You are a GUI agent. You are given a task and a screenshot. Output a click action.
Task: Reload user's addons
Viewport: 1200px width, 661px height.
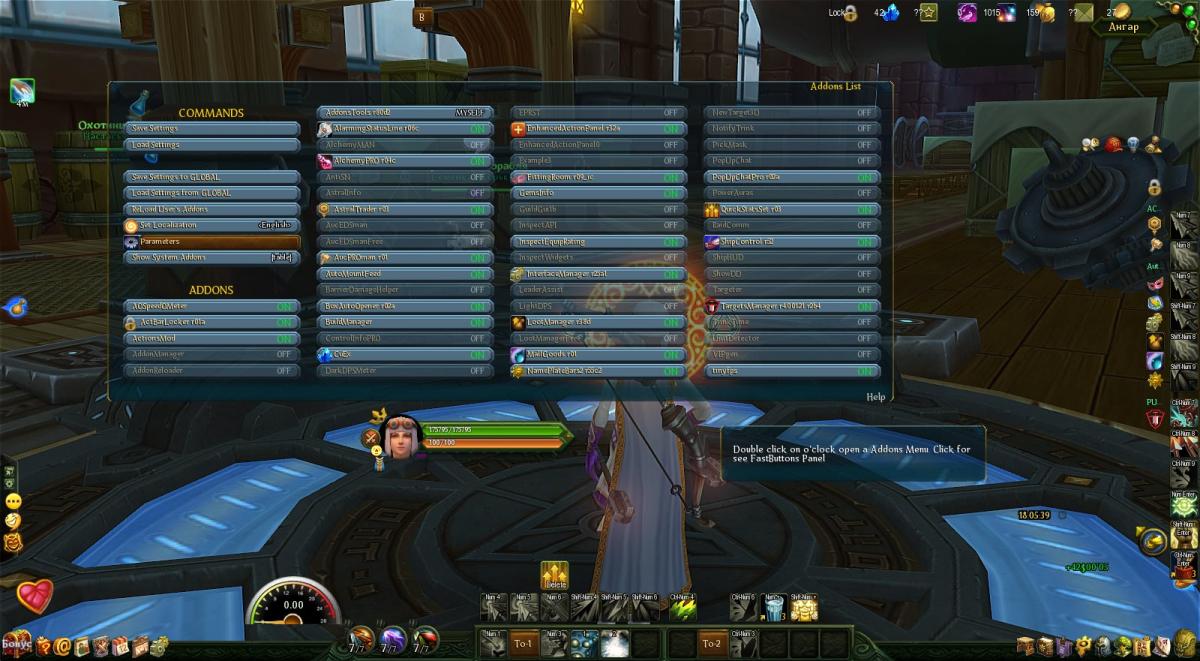(x=214, y=209)
